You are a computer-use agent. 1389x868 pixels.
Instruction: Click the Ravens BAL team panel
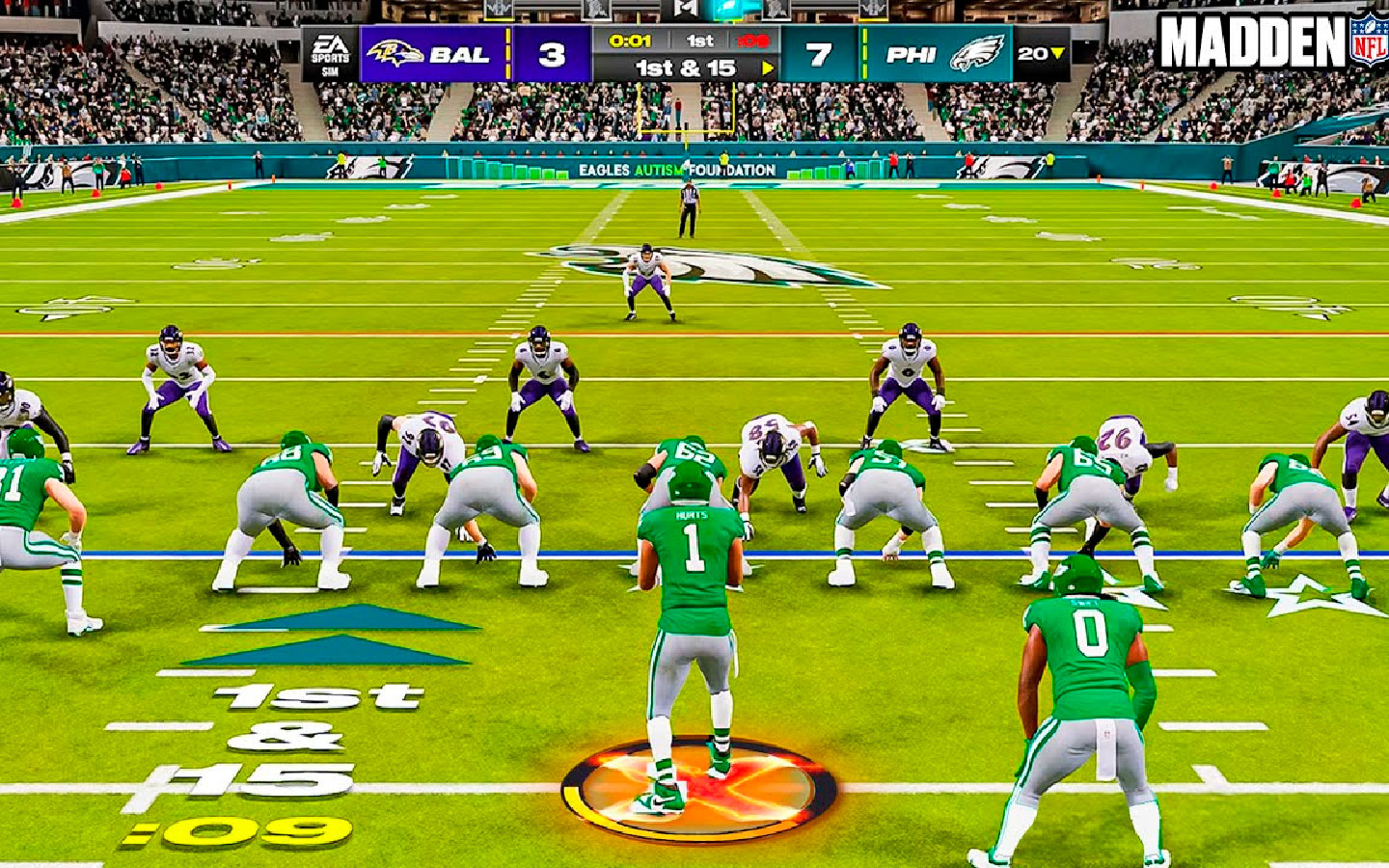(433, 54)
